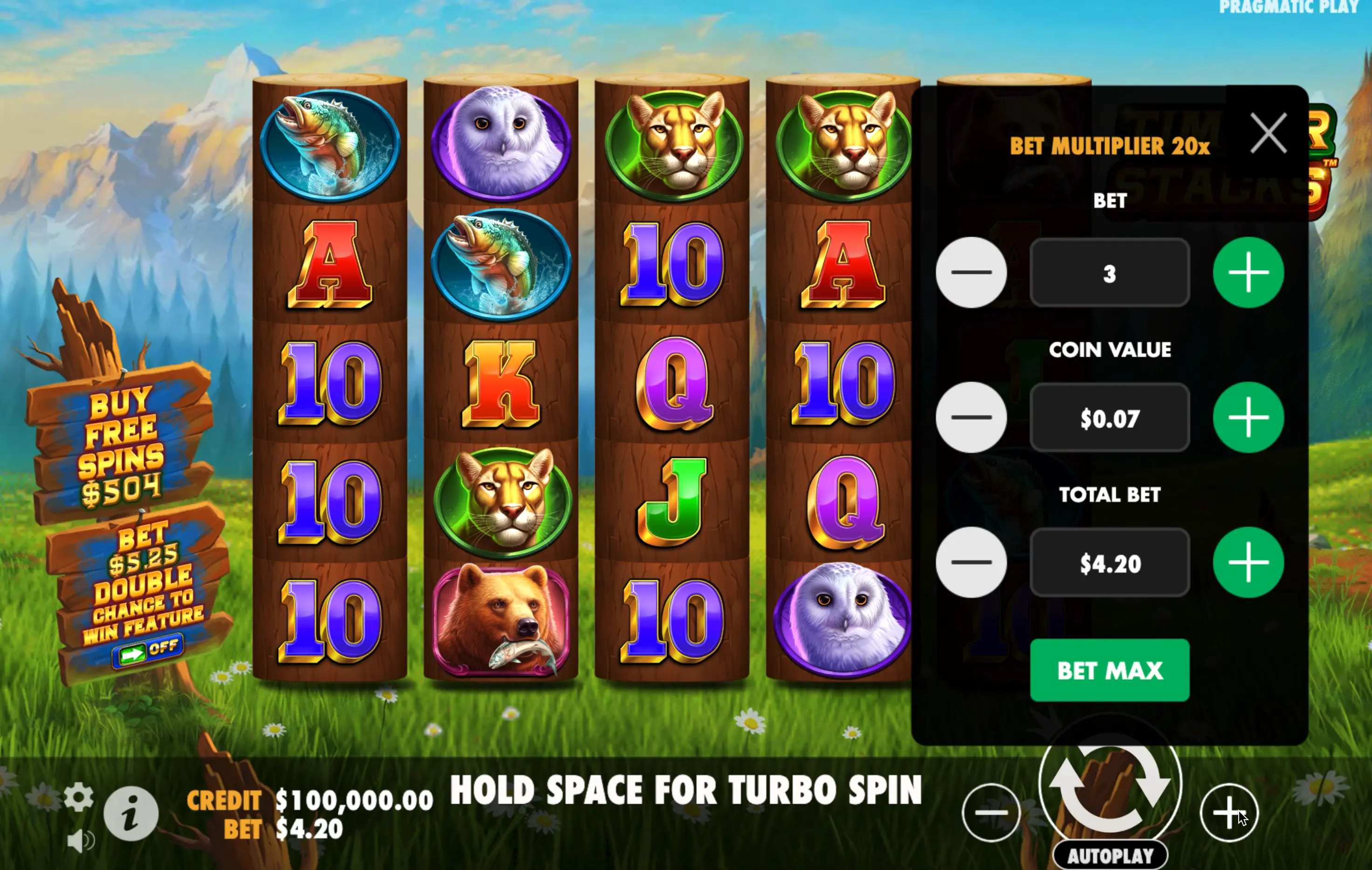Open the settings gear menu
Viewport: 1372px width, 870px height.
click(x=79, y=797)
